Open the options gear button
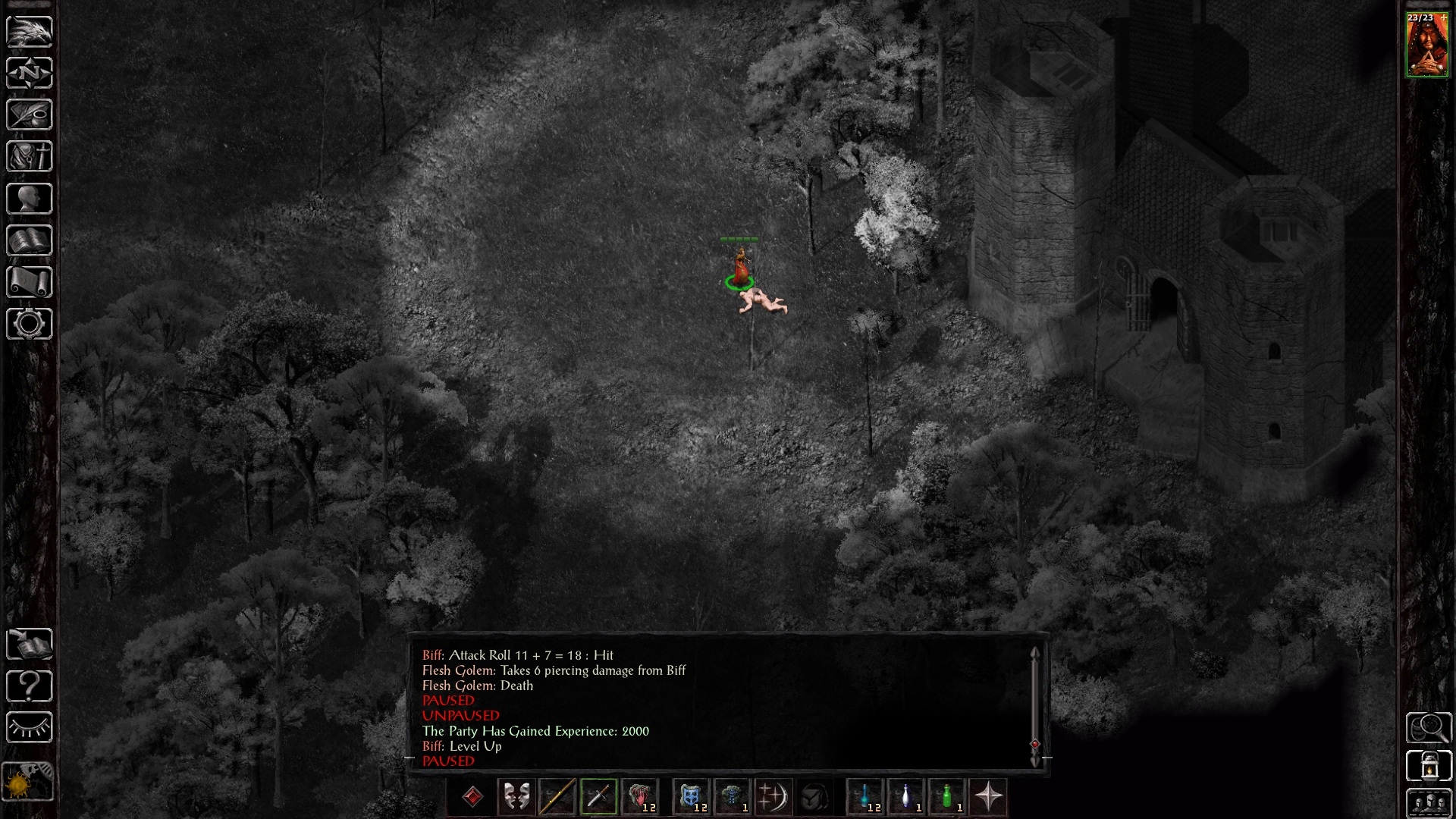1456x819 pixels. click(x=30, y=324)
